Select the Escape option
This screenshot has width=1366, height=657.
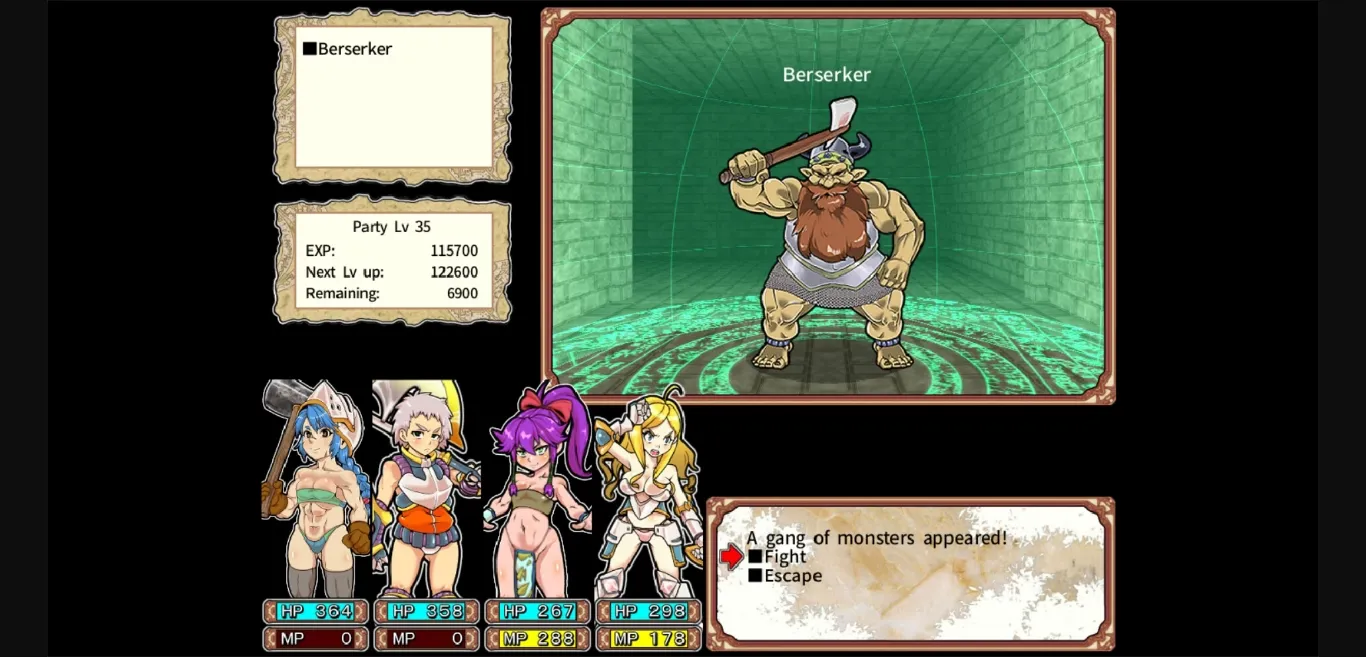pyautogui.click(x=792, y=576)
